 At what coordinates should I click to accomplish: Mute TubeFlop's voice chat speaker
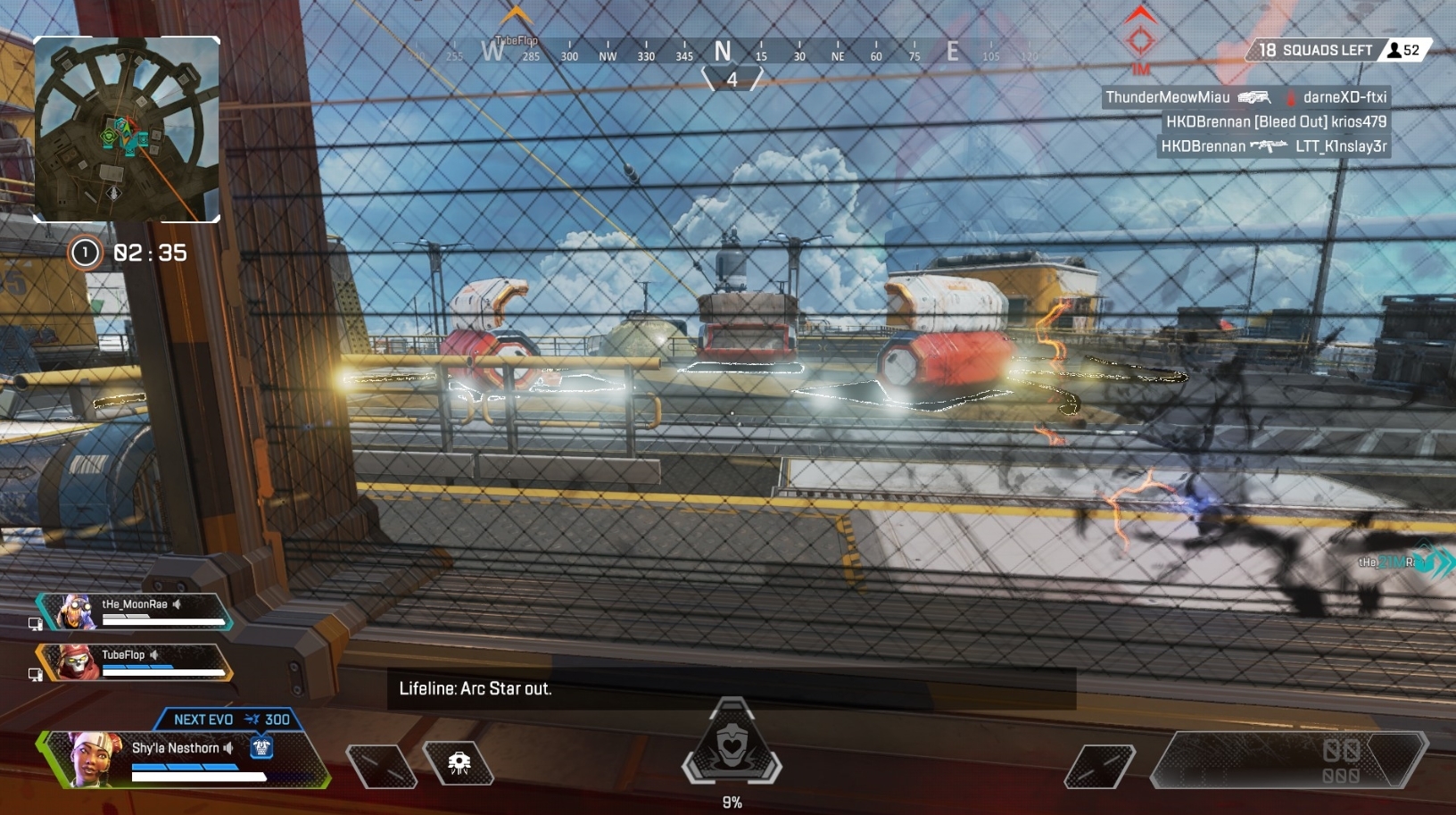click(155, 654)
